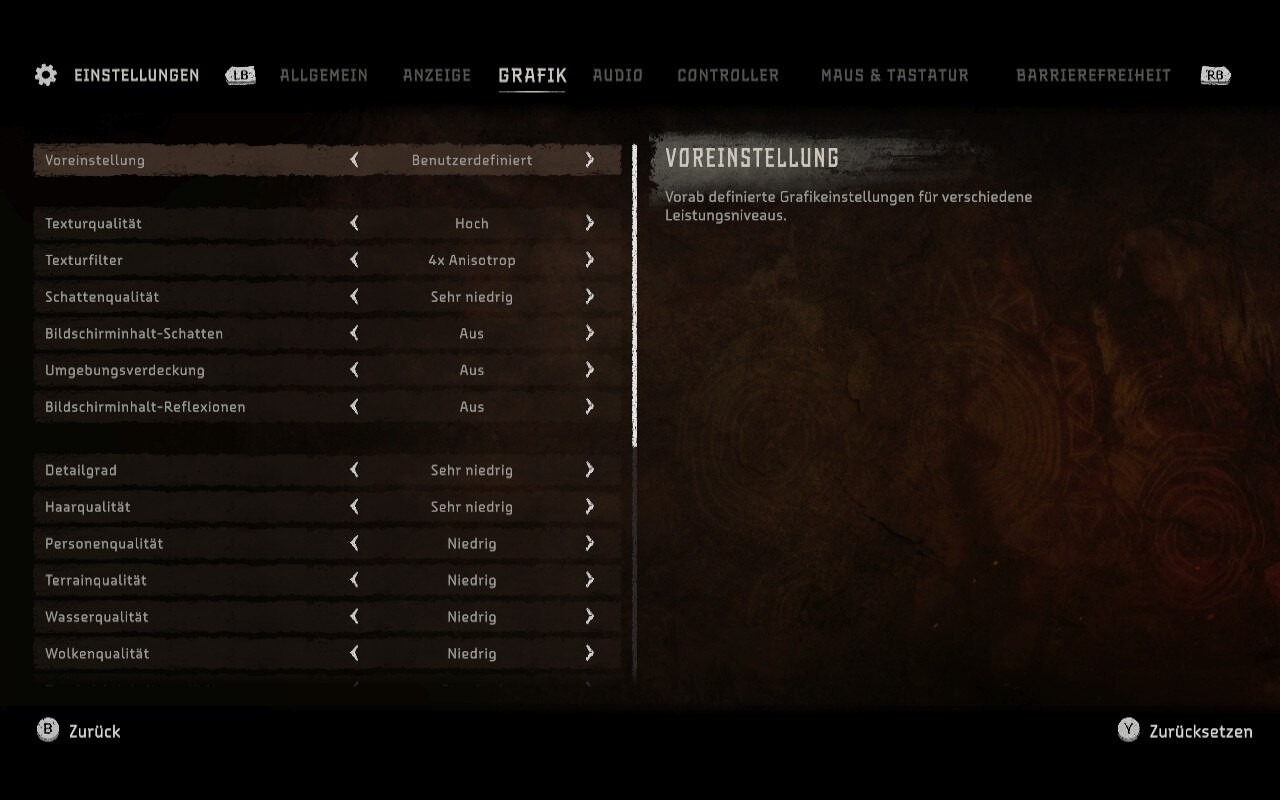The height and width of the screenshot is (800, 1280).
Task: Click the RB shoulder button icon
Action: [x=1215, y=74]
